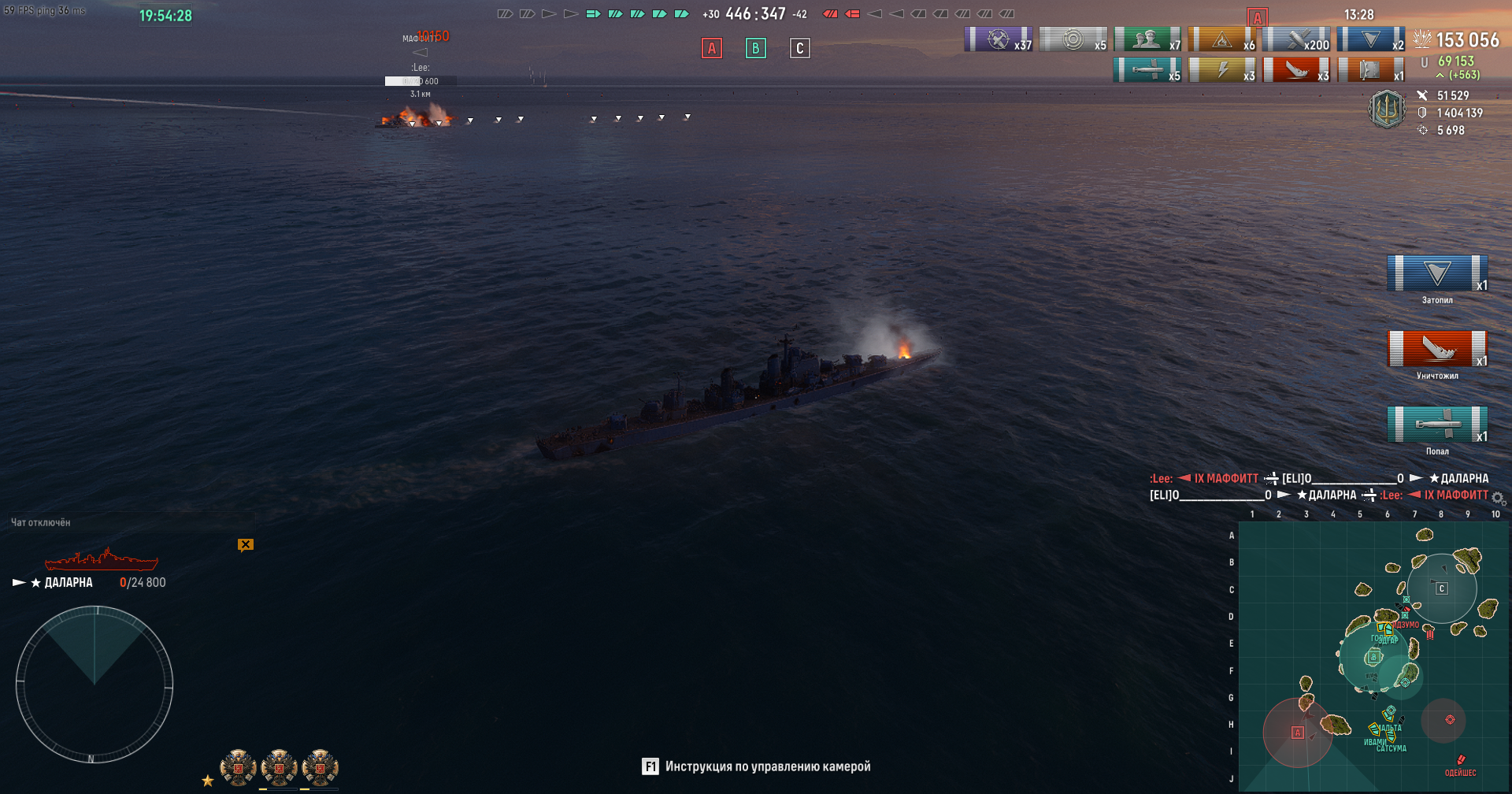The height and width of the screenshot is (794, 1512).
Task: Open the minimap settings gear
Action: 1499,498
